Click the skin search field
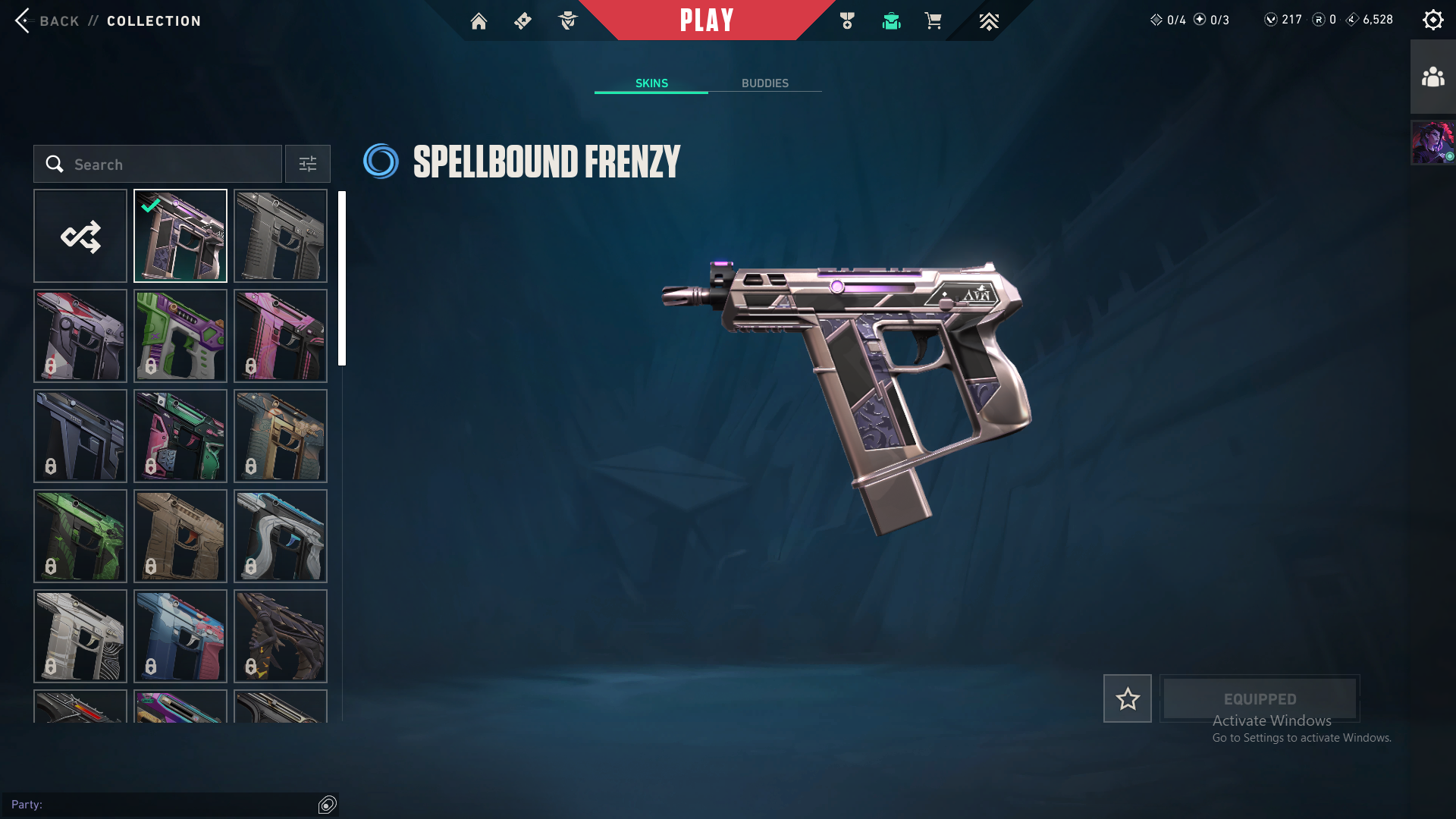The width and height of the screenshot is (1456, 819). tap(158, 164)
